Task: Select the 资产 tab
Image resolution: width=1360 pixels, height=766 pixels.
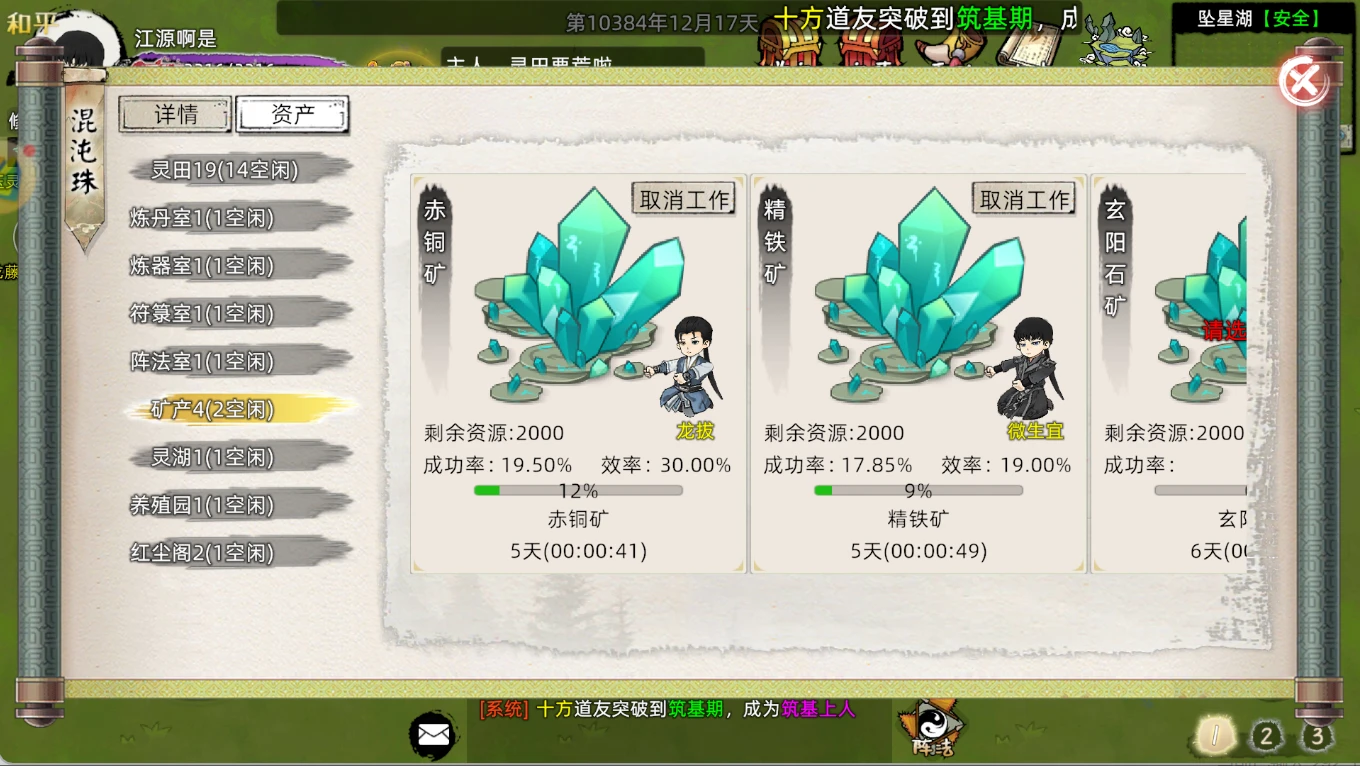Action: 292,115
